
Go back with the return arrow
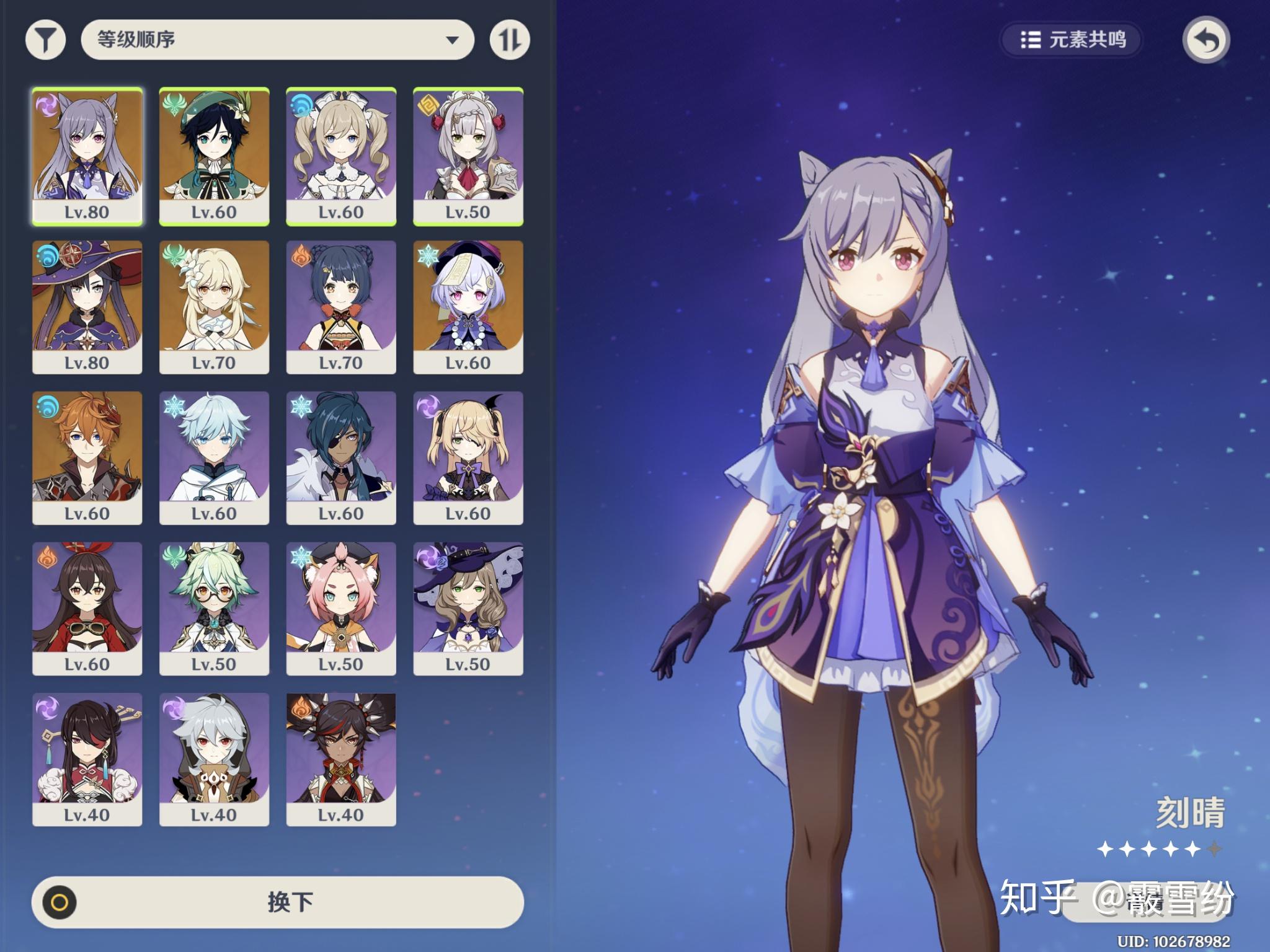click(x=1206, y=41)
